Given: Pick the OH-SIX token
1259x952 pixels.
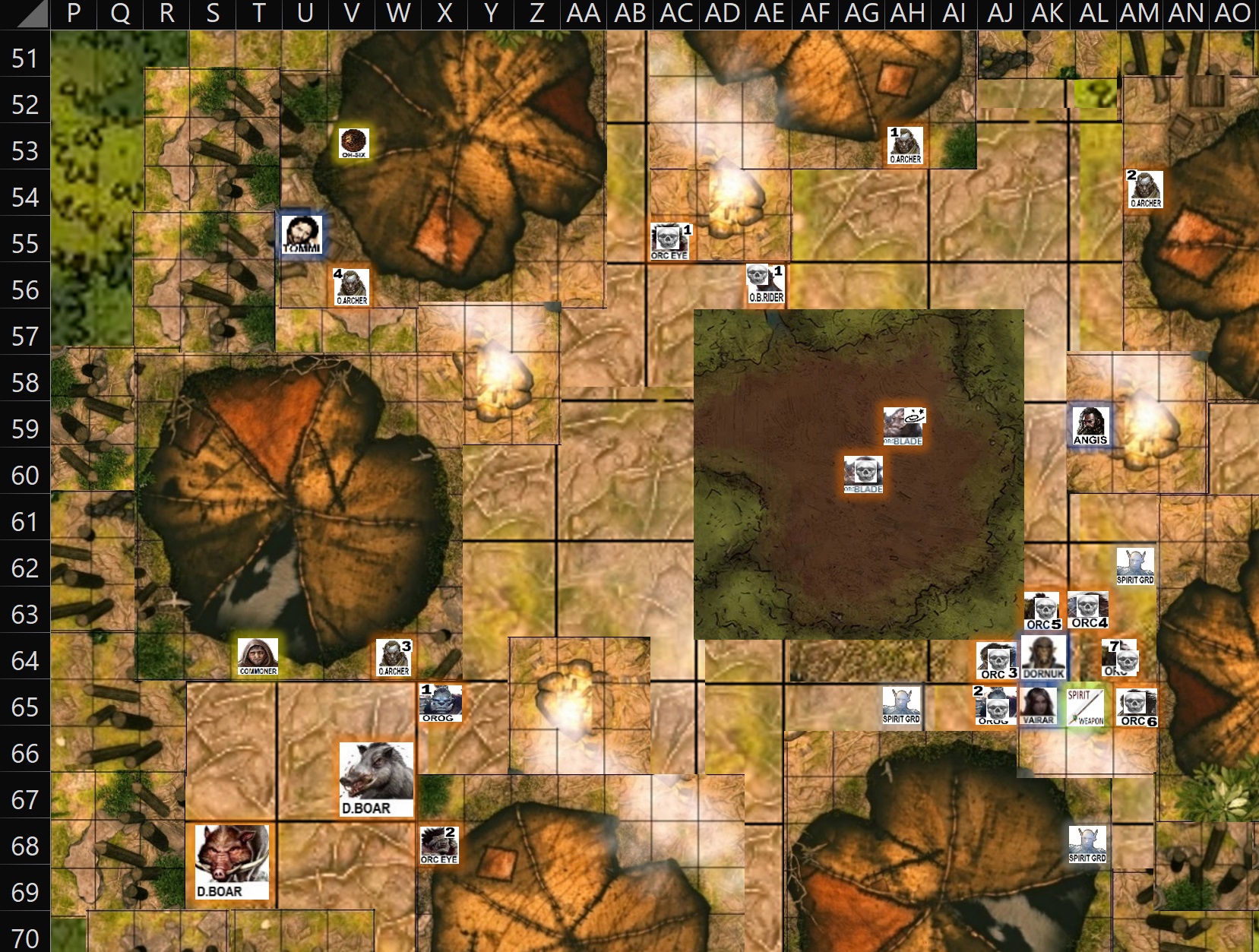Looking at the screenshot, I should click(354, 143).
